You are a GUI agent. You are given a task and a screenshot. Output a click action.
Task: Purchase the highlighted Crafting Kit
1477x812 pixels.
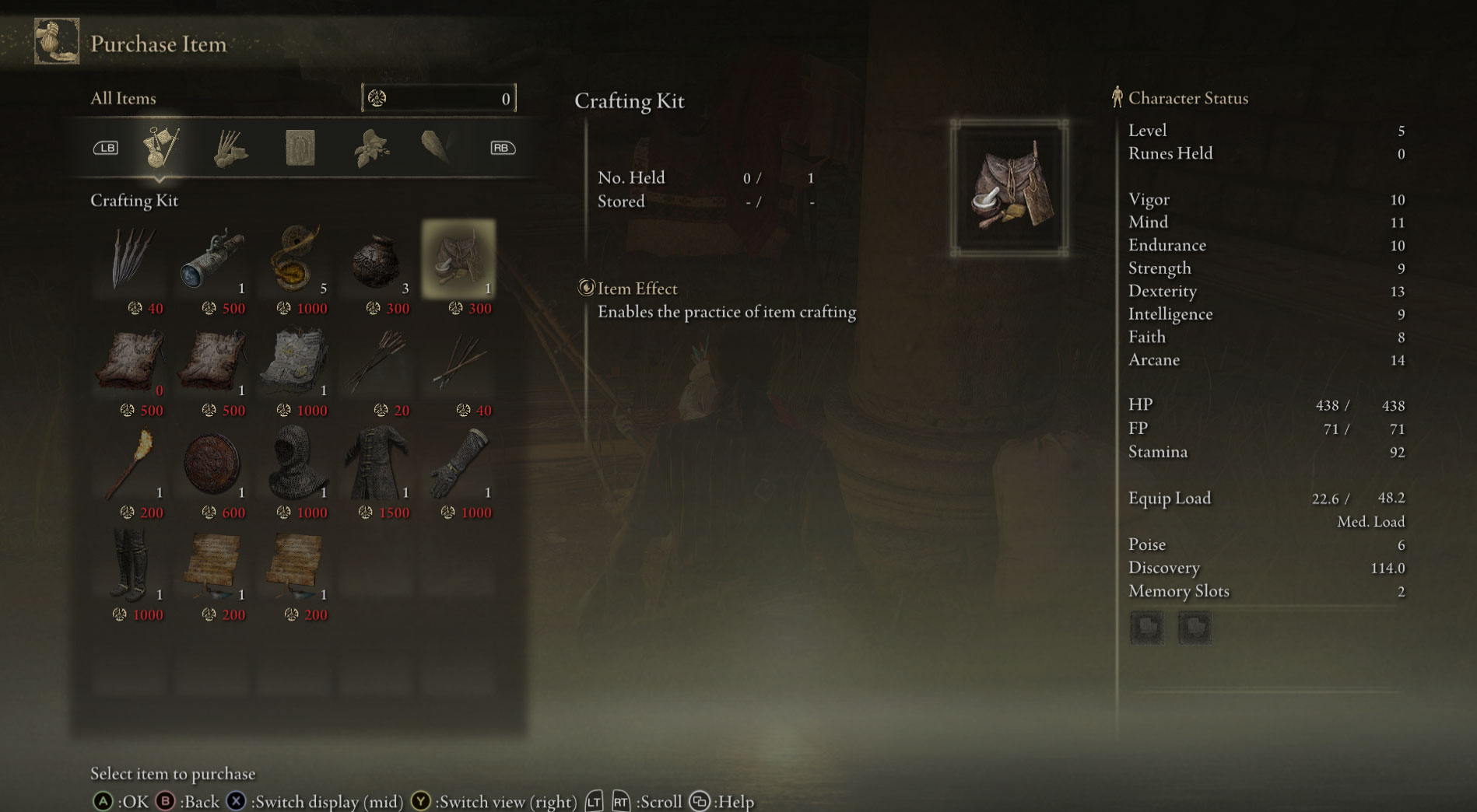tap(458, 259)
